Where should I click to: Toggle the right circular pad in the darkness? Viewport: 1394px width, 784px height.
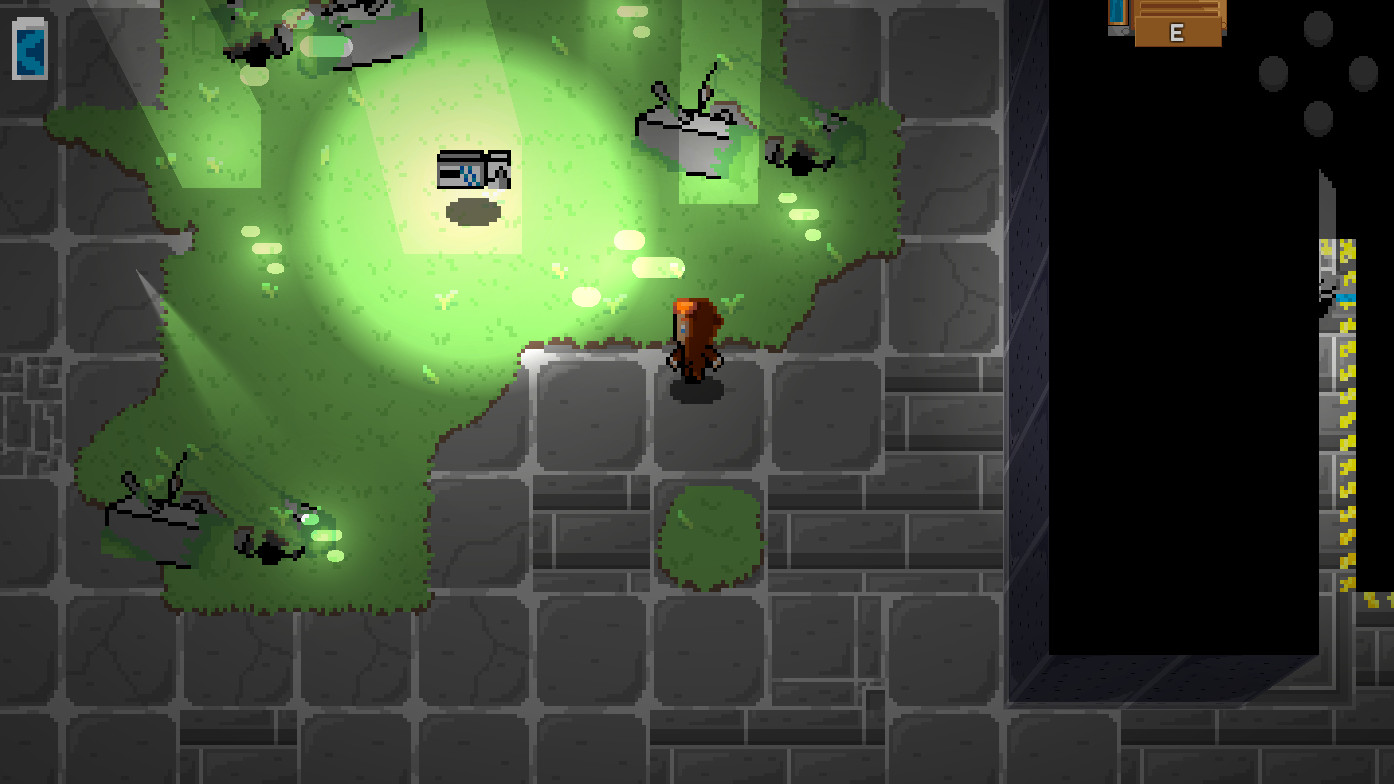pyautogui.click(x=1362, y=74)
